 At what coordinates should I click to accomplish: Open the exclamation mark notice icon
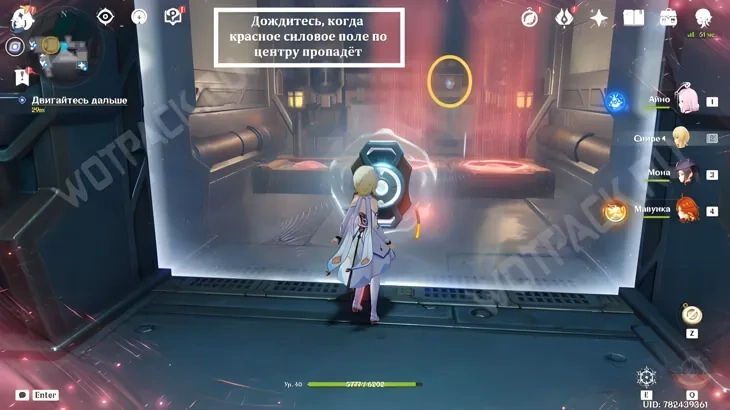click(22, 78)
